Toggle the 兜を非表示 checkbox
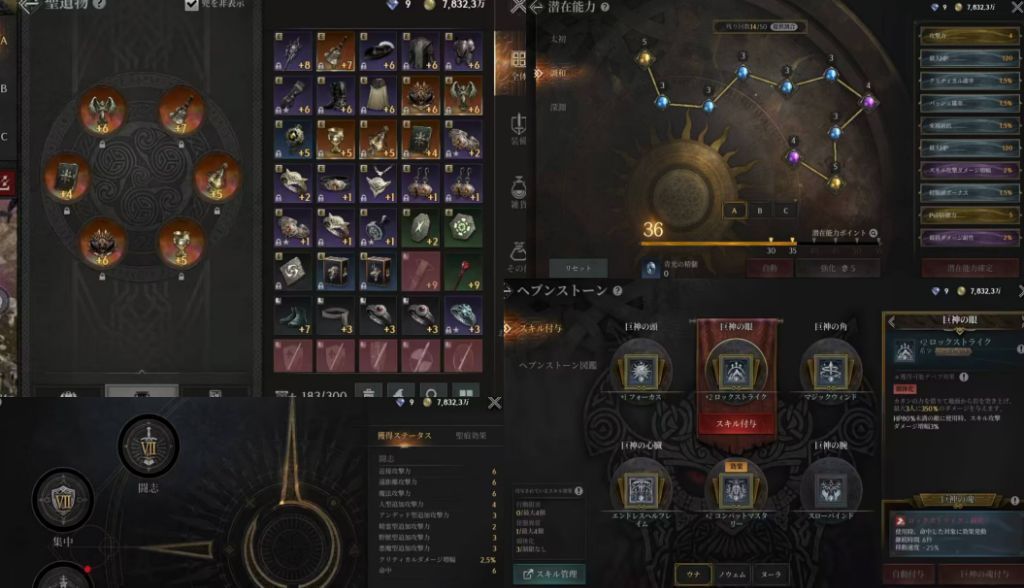This screenshot has width=1024, height=588. [x=192, y=5]
